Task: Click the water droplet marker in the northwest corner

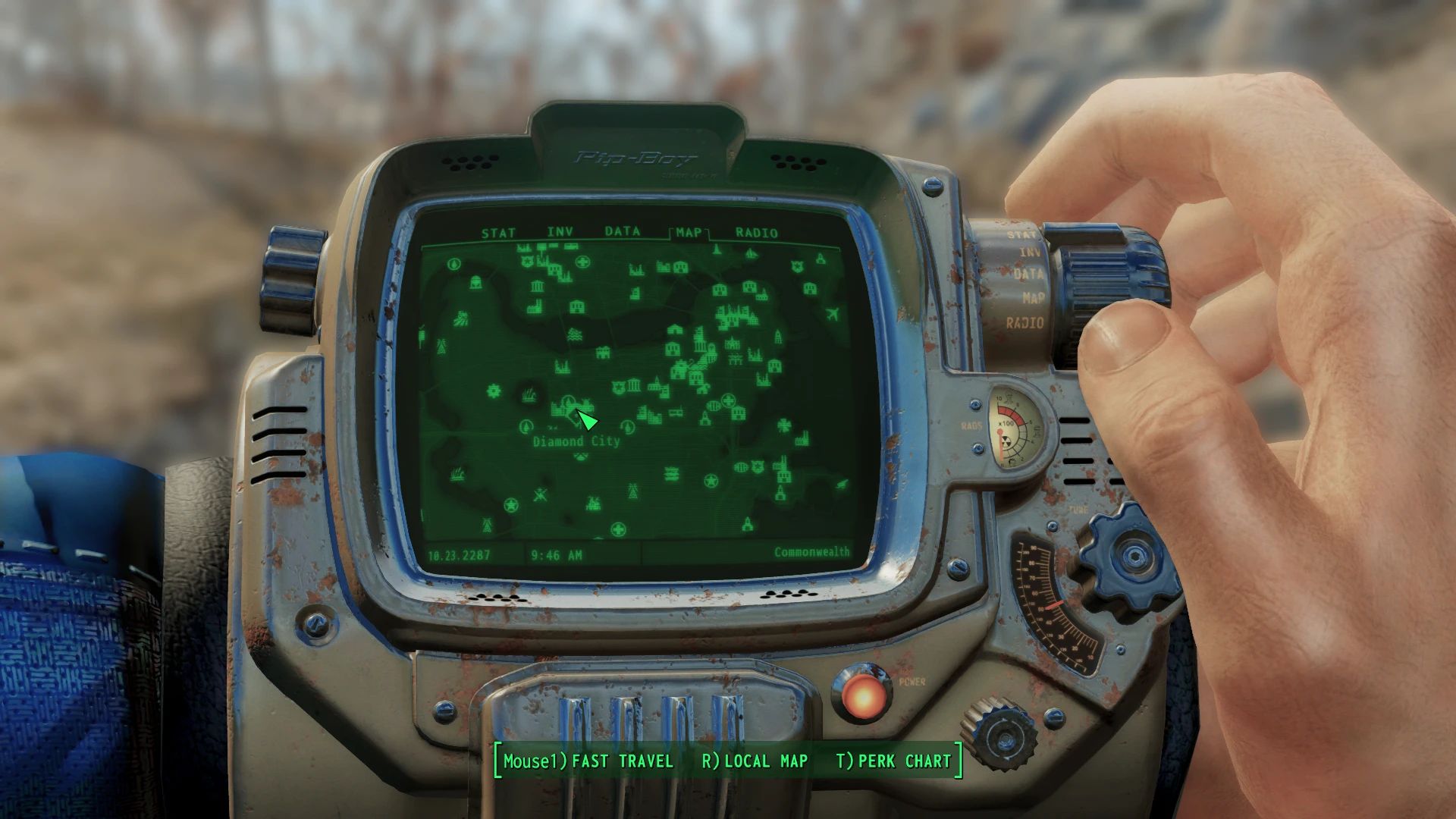Action: tap(454, 265)
